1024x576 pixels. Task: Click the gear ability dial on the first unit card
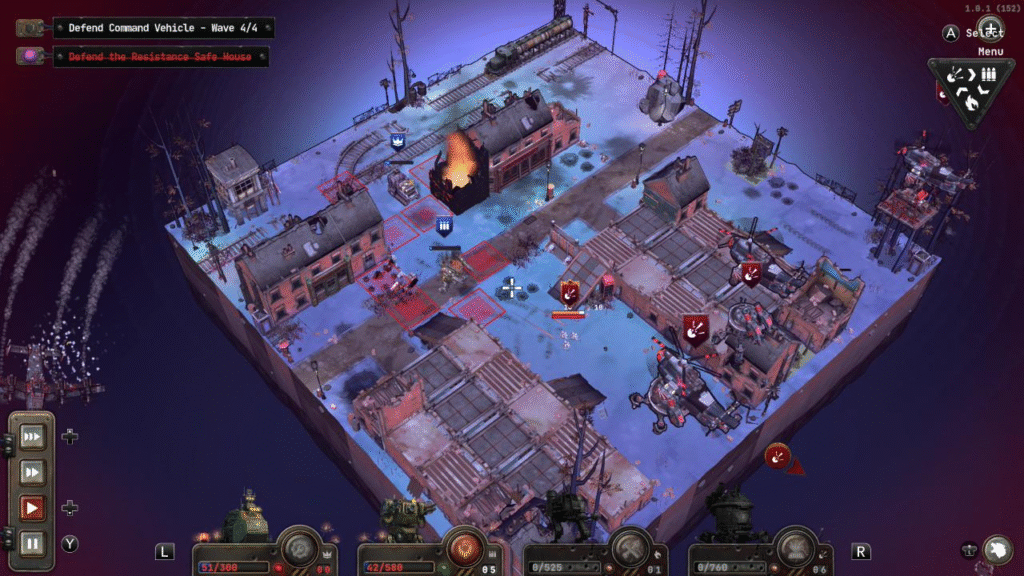(299, 547)
